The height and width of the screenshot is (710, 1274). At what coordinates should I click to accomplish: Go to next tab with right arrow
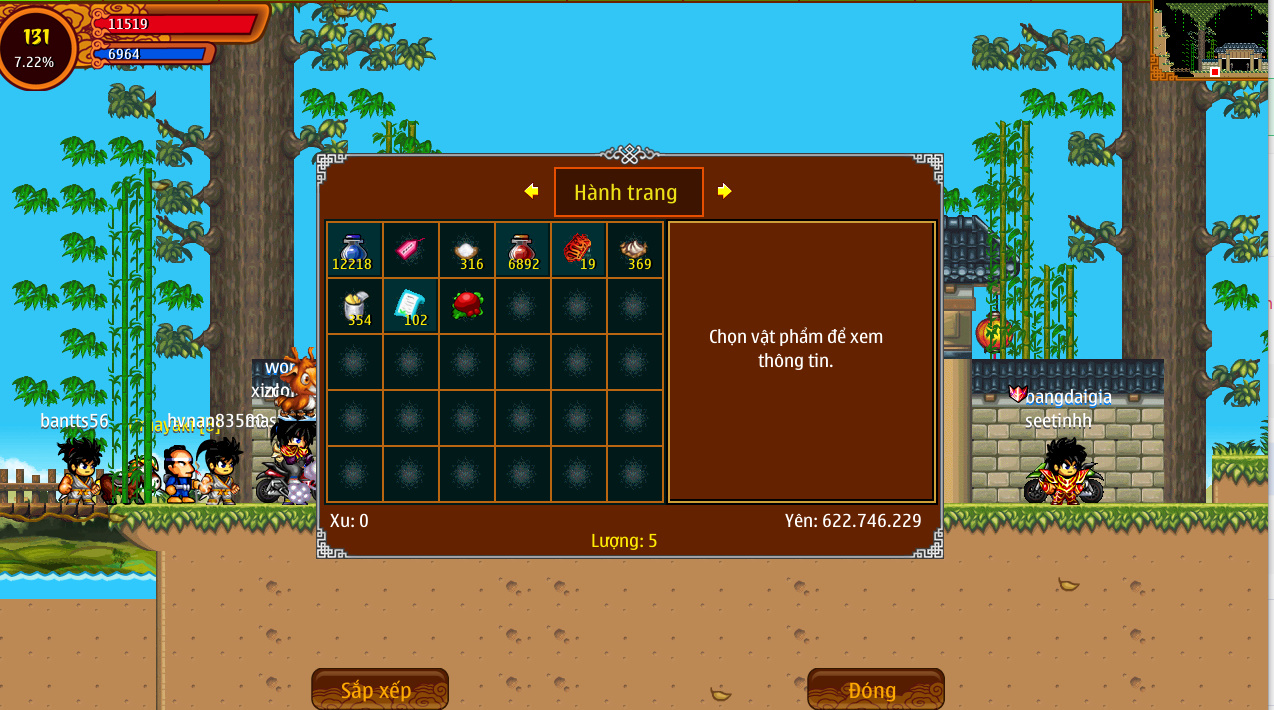[x=724, y=191]
